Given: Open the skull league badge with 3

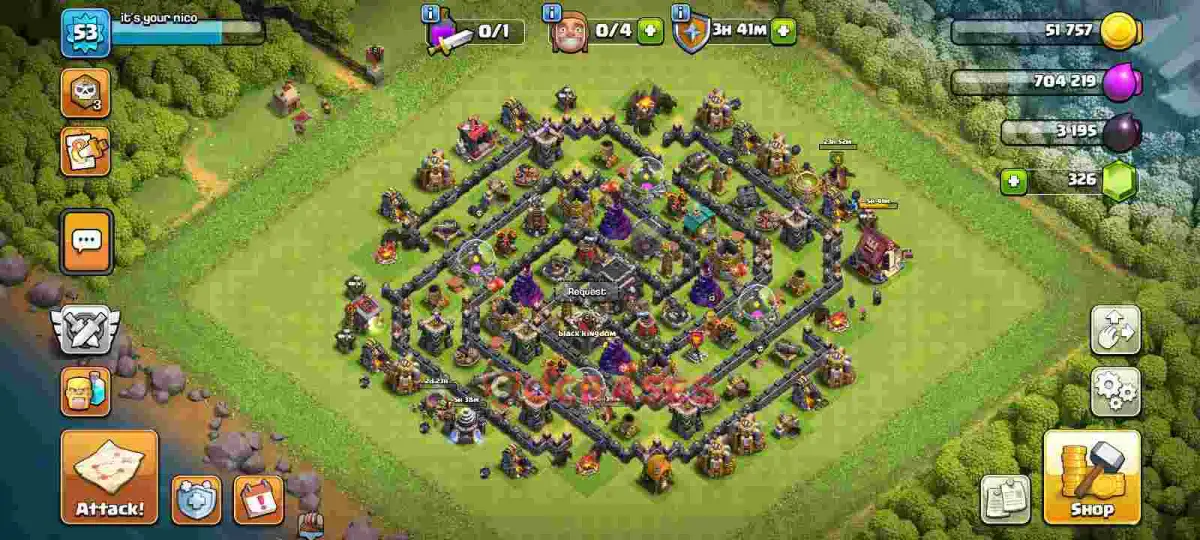Looking at the screenshot, I should [86, 93].
